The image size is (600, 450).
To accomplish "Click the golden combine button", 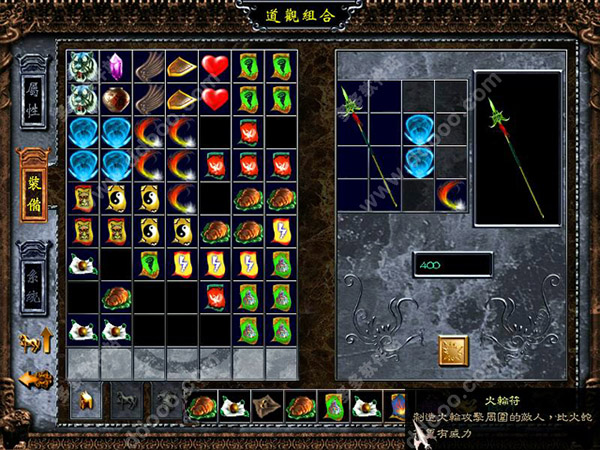I will (x=454, y=349).
